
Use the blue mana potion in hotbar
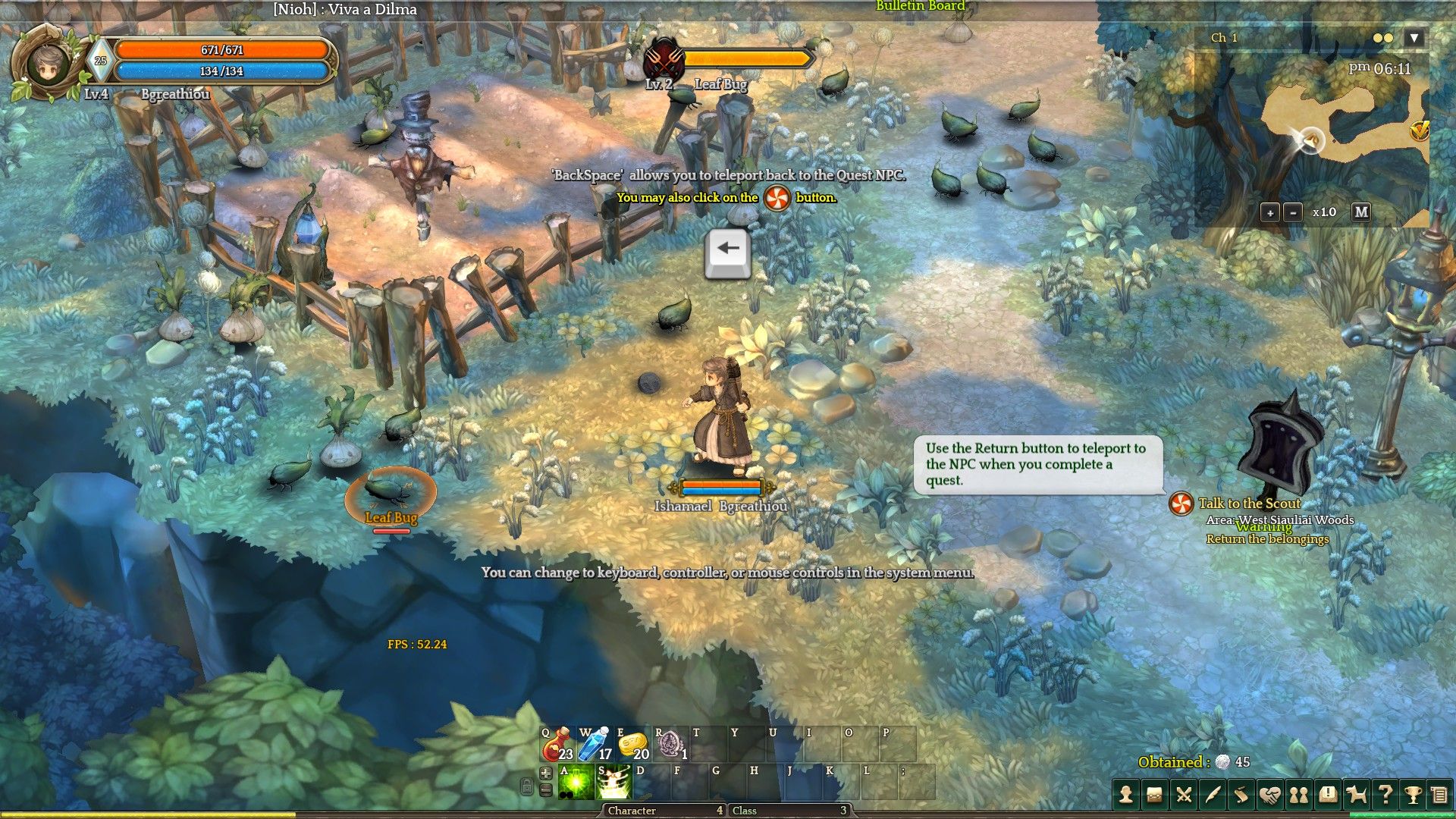pyautogui.click(x=595, y=744)
